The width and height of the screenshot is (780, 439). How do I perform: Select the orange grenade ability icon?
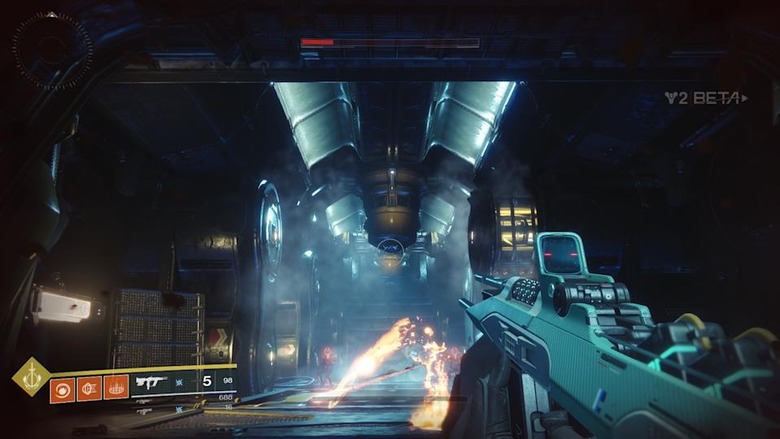(62, 387)
